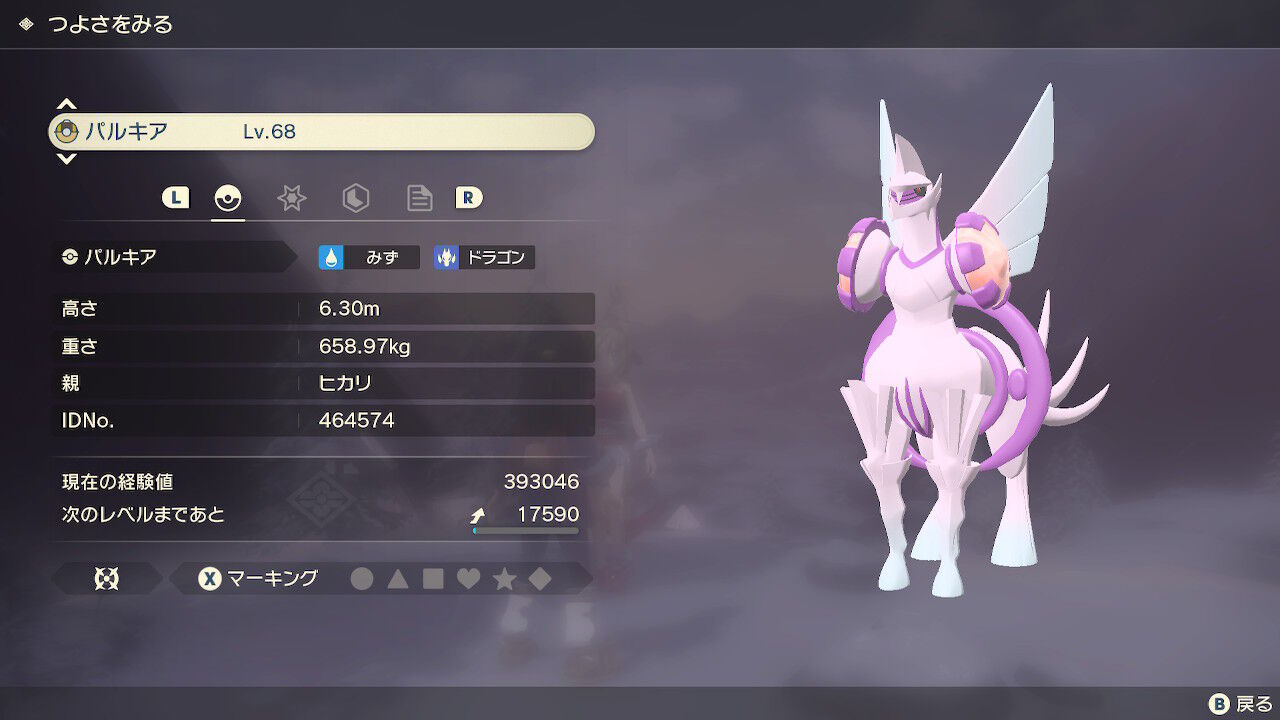Image resolution: width=1280 pixels, height=720 pixels.
Task: Toggle the triangle marking
Action: coord(399,578)
